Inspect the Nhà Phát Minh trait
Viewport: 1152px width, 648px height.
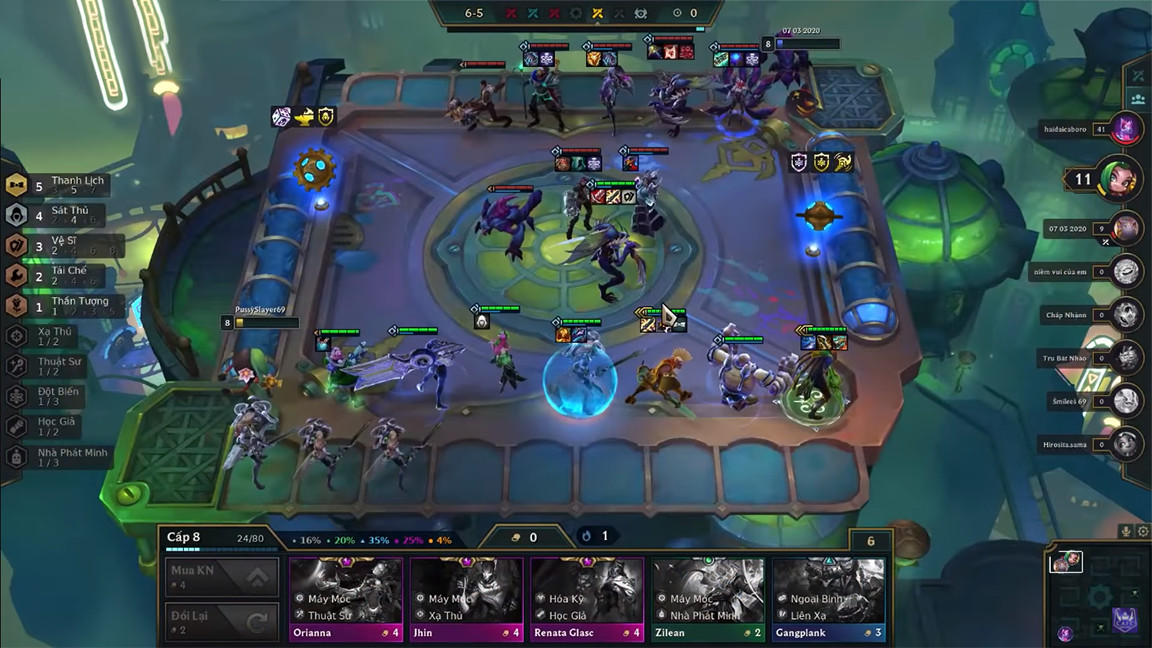tap(58, 457)
